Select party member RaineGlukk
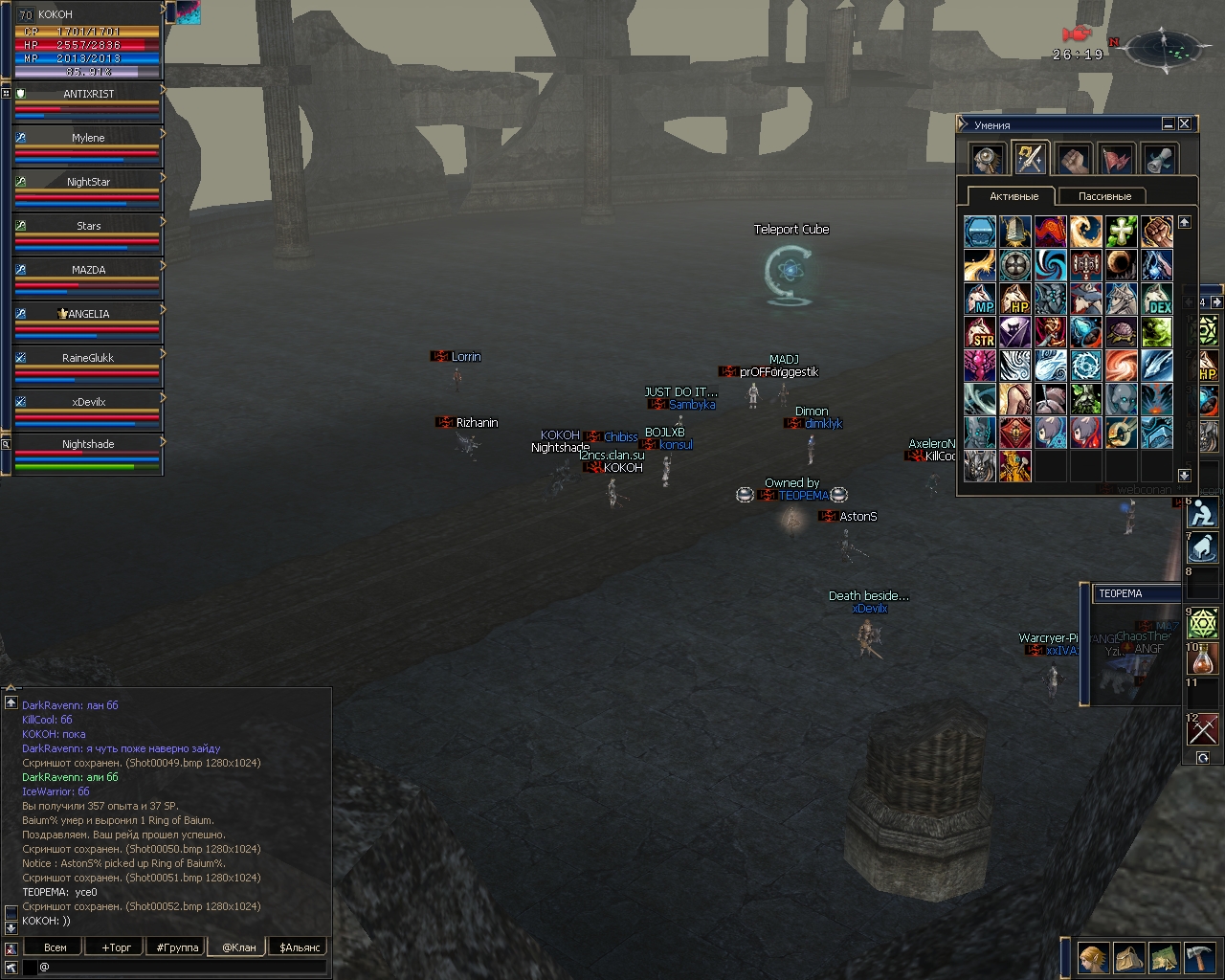Image resolution: width=1225 pixels, height=980 pixels. pos(88,358)
